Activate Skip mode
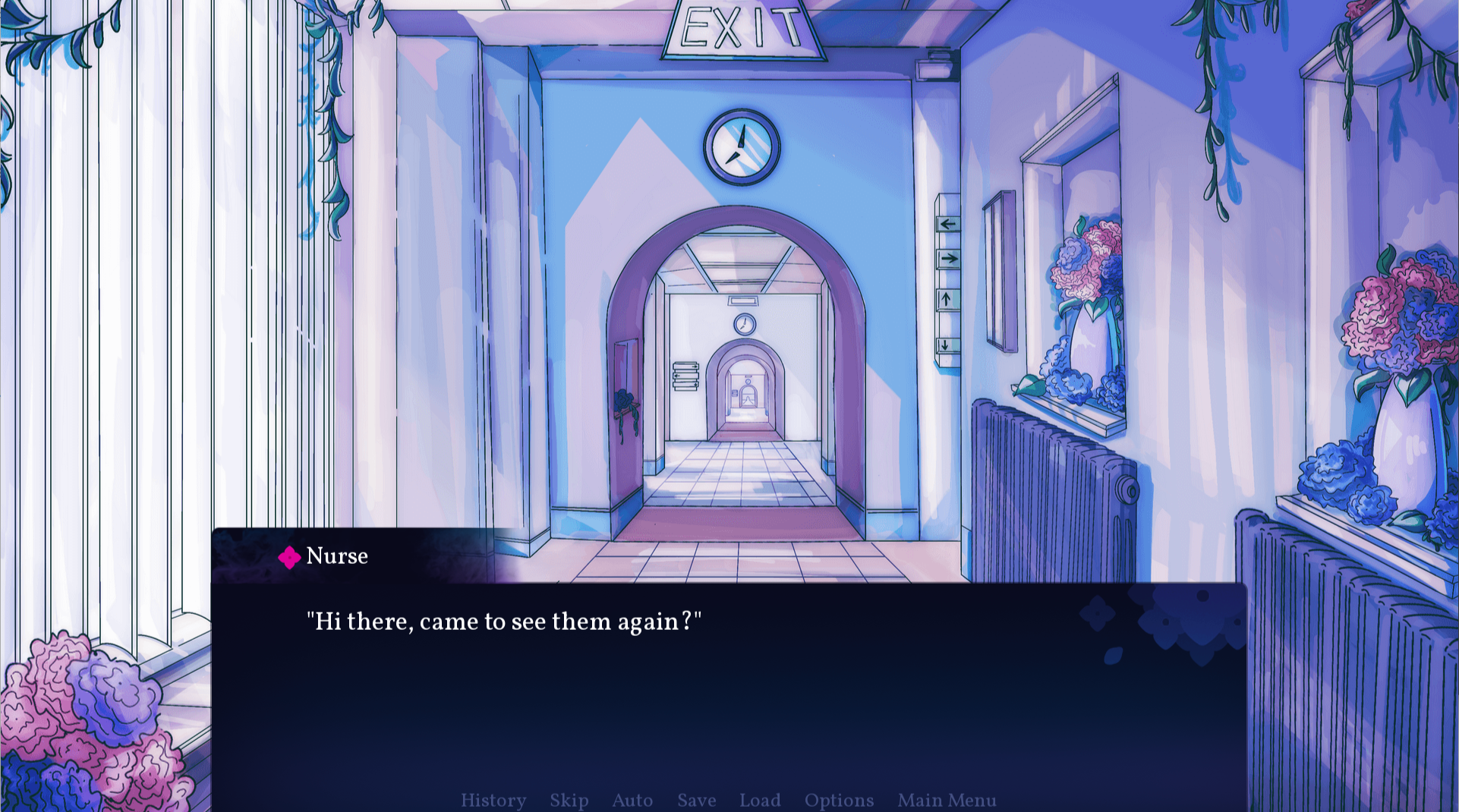This screenshot has width=1459, height=812. coord(569,800)
